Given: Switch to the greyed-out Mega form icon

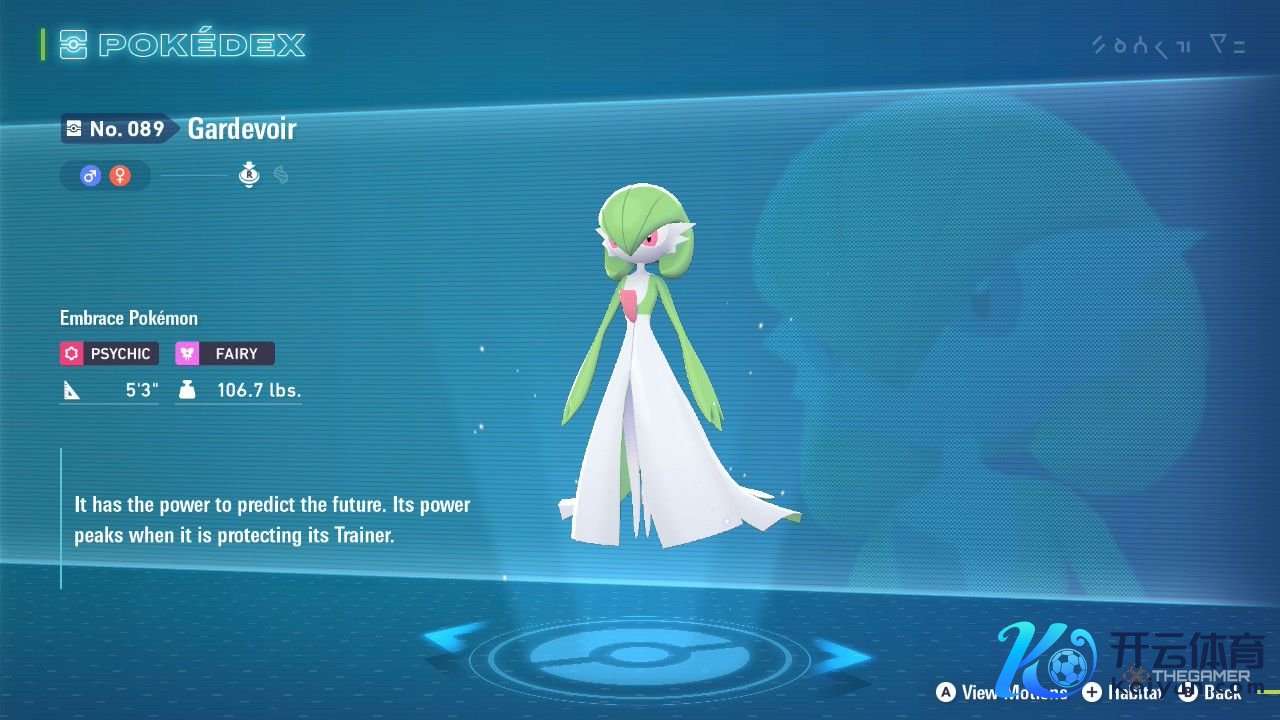Looking at the screenshot, I should (281, 176).
